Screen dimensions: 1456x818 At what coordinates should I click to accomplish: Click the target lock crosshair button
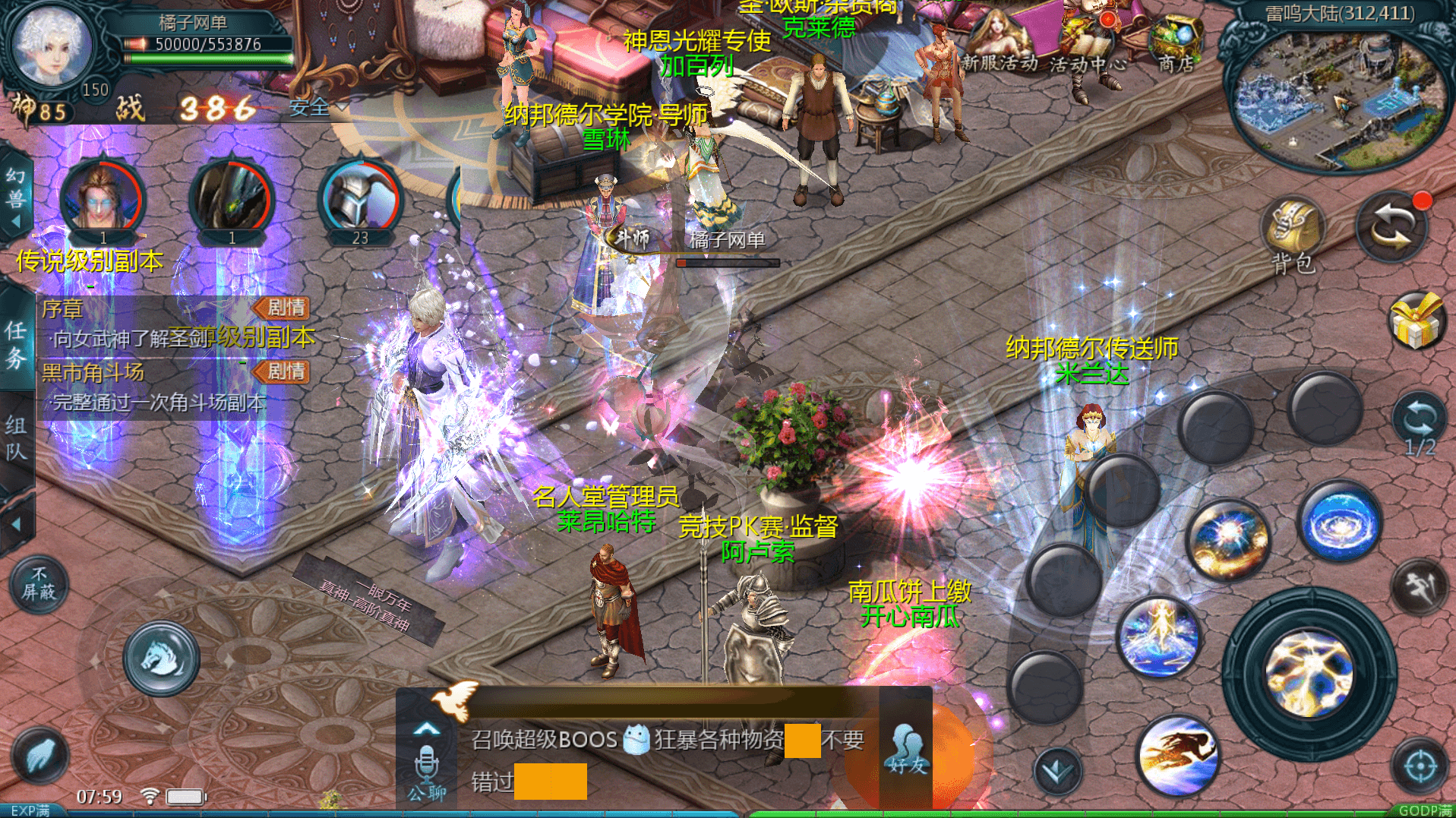(x=1419, y=767)
